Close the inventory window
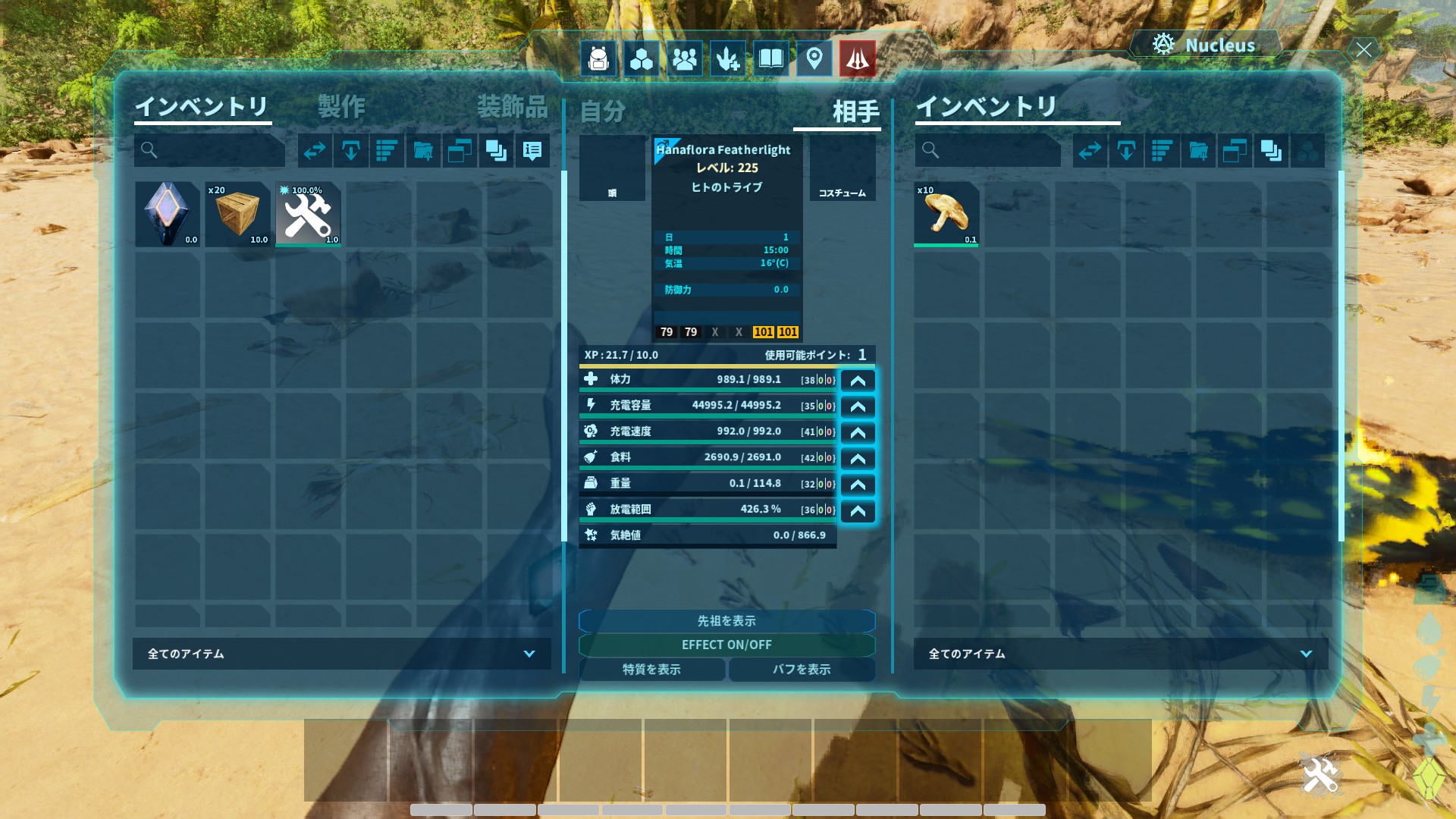1456x819 pixels. coord(1363,50)
